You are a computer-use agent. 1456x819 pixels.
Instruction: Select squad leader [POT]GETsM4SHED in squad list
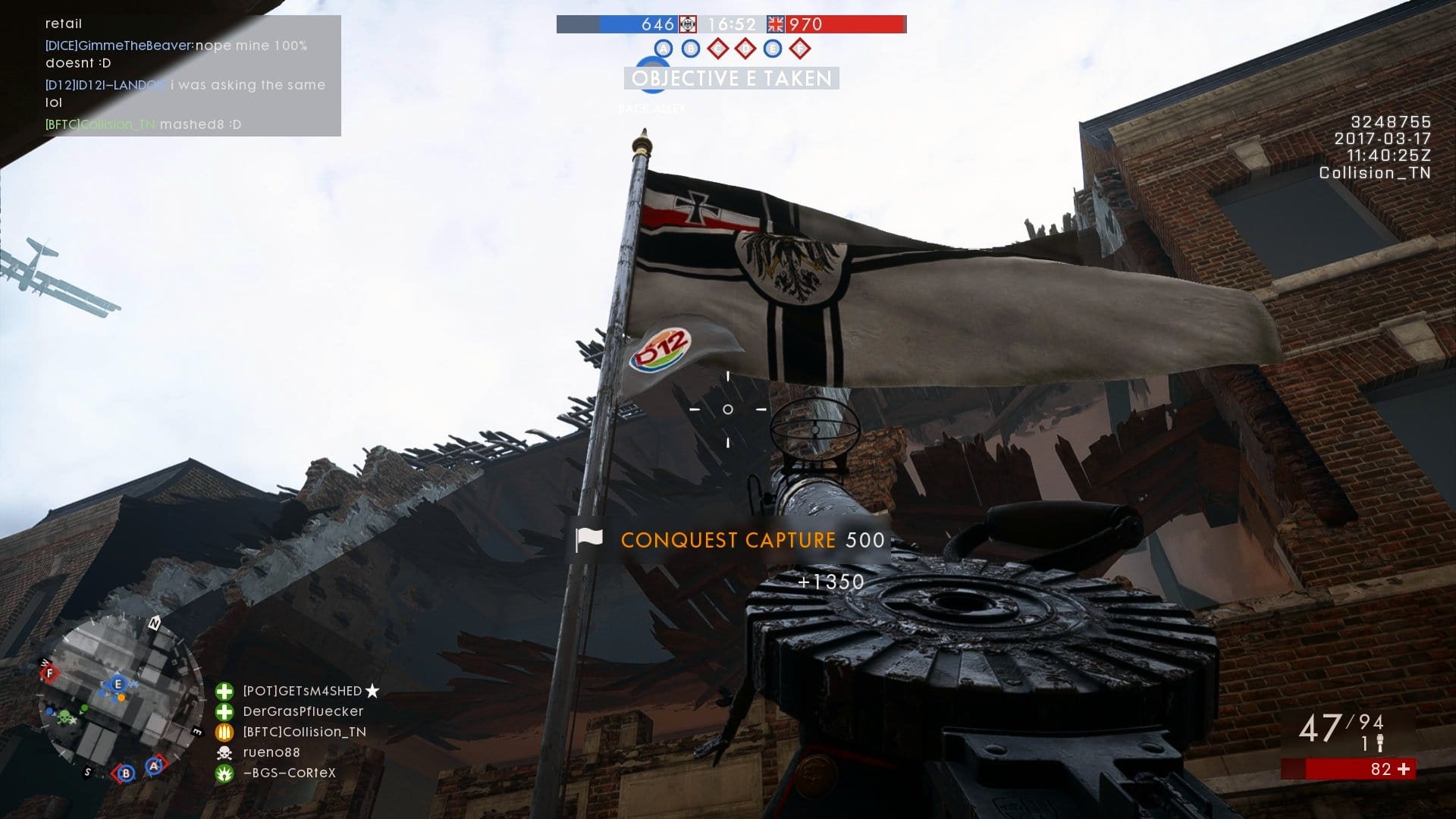pyautogui.click(x=303, y=691)
